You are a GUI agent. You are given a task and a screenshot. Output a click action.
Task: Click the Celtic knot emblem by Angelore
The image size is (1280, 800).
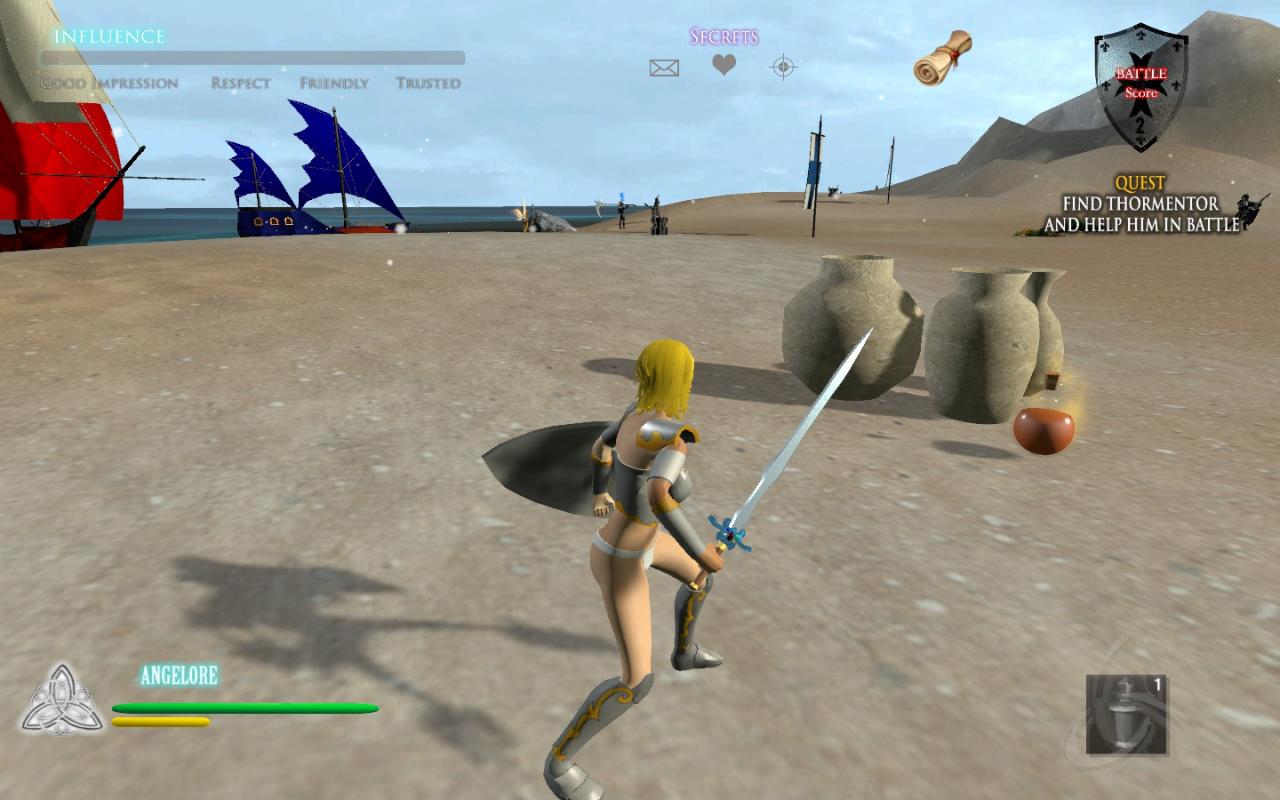tap(62, 698)
